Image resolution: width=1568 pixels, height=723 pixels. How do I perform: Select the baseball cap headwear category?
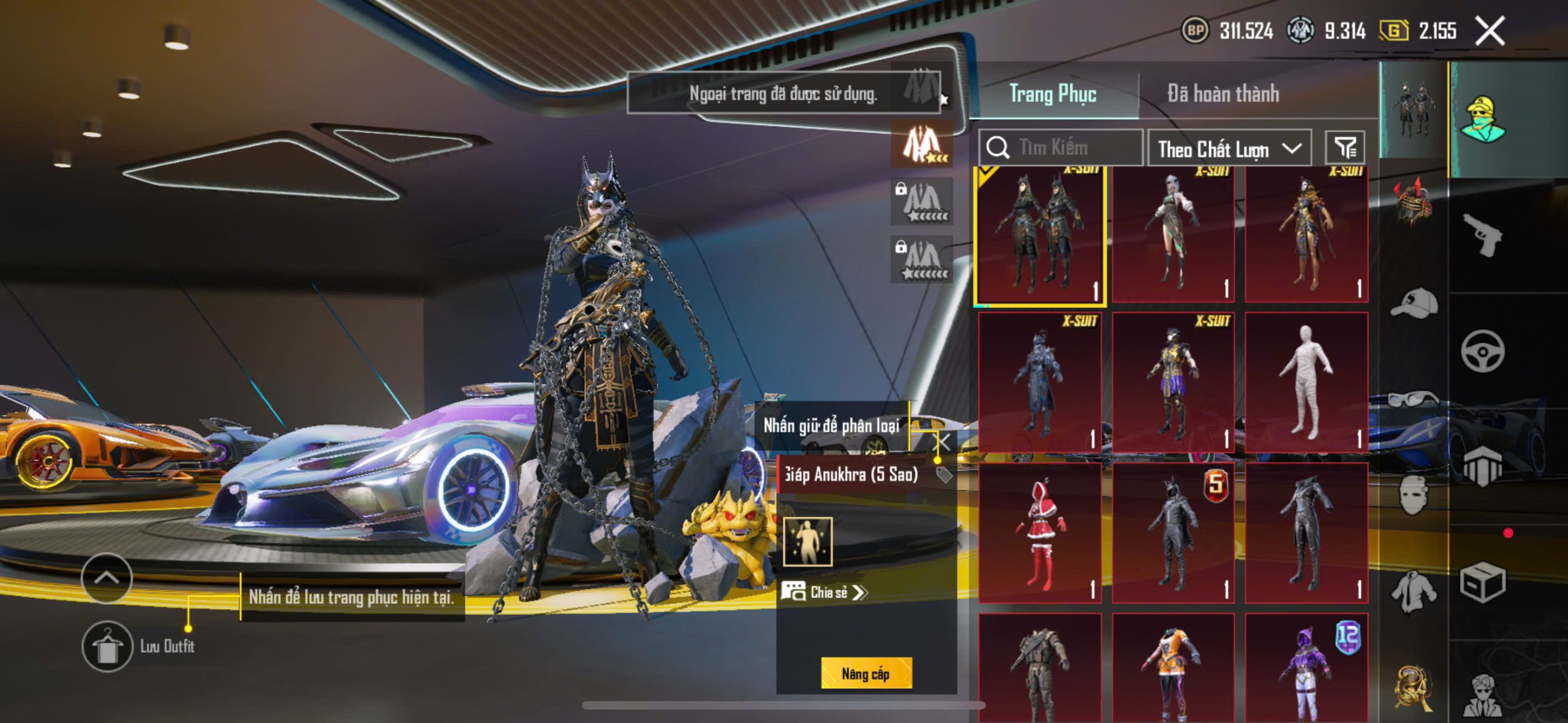pyautogui.click(x=1414, y=302)
